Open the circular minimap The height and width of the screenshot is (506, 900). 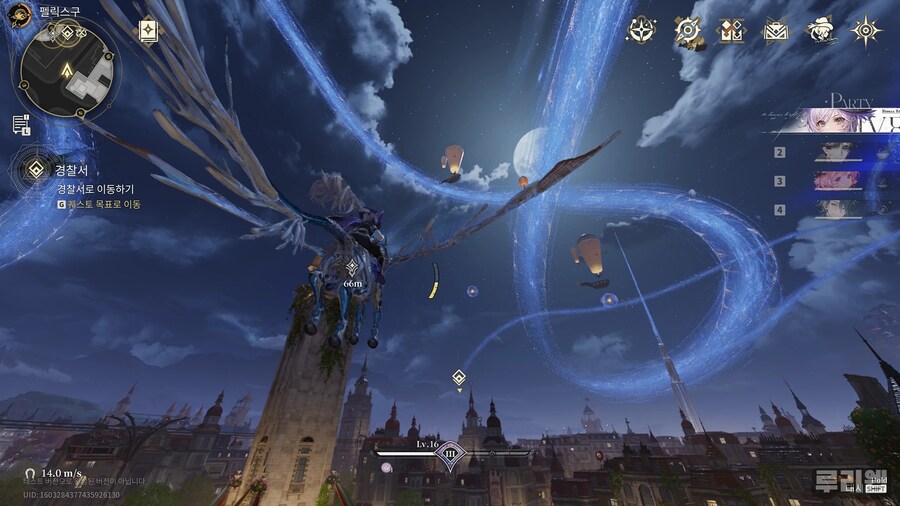click(68, 69)
